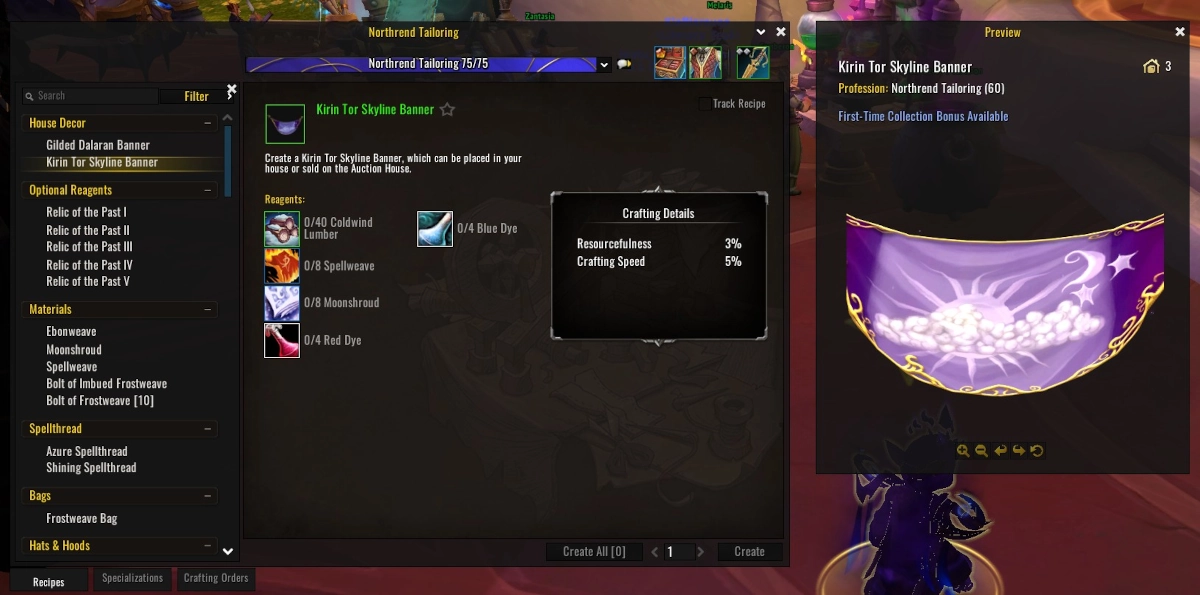This screenshot has width=1200, height=595.
Task: Open the Crafting Orders tab
Action: click(216, 578)
